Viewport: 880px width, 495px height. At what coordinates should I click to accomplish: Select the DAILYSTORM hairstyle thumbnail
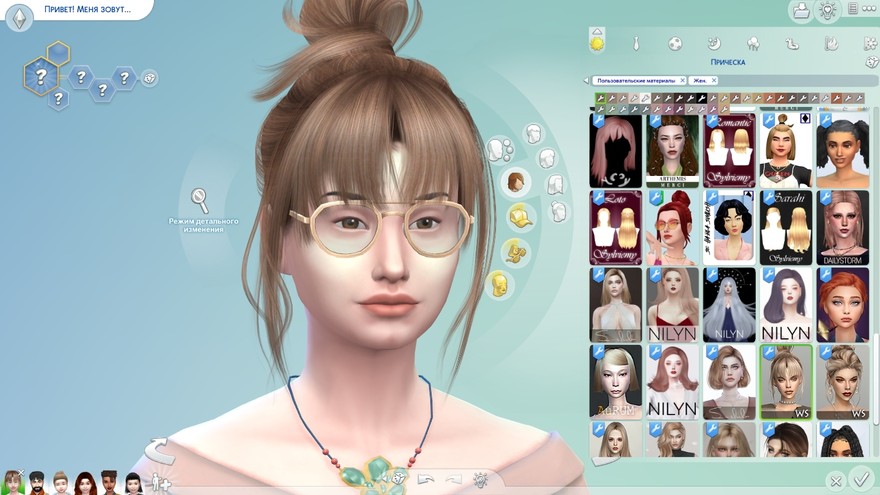(x=842, y=227)
